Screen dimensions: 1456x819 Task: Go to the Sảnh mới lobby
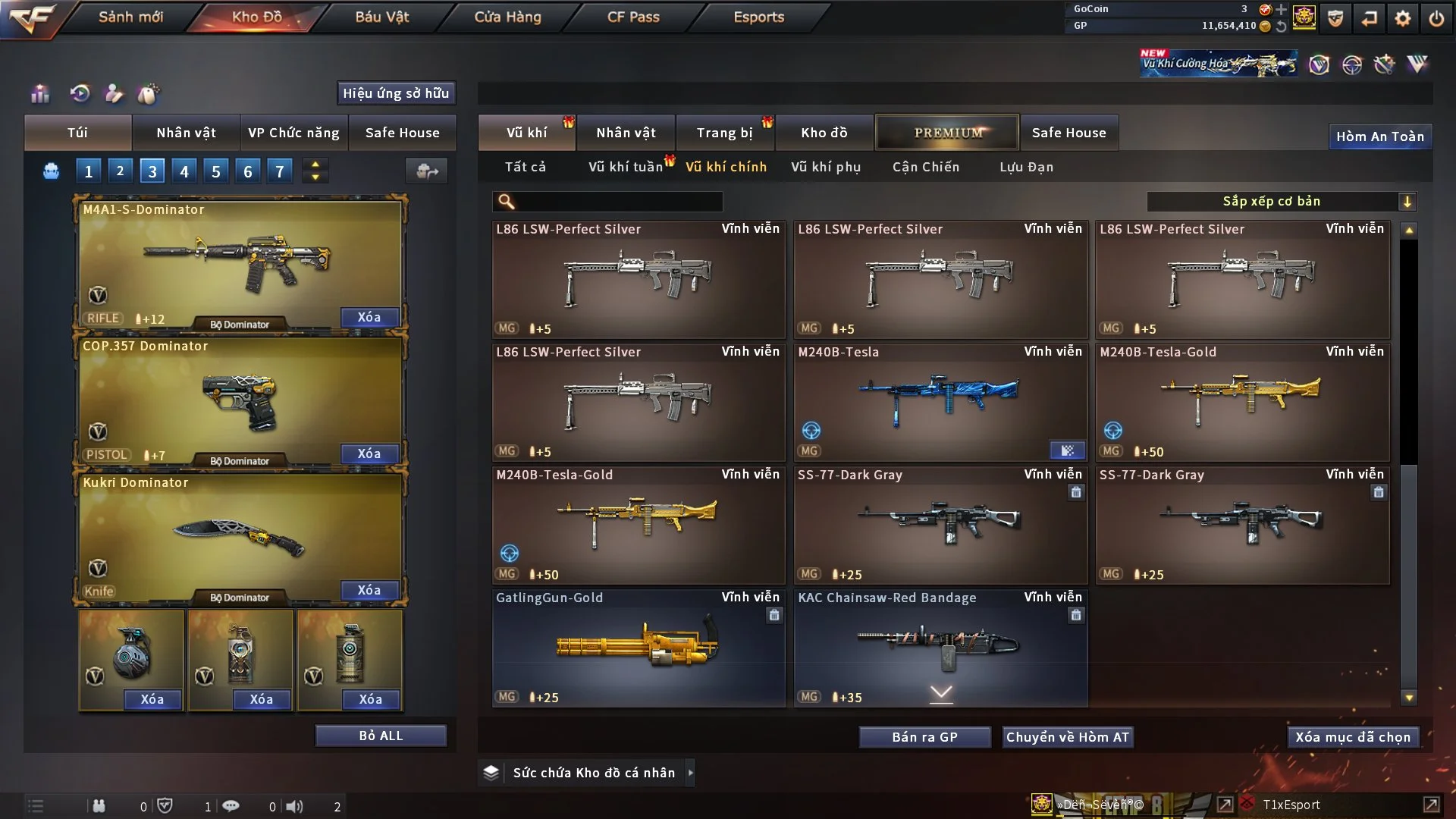(130, 17)
